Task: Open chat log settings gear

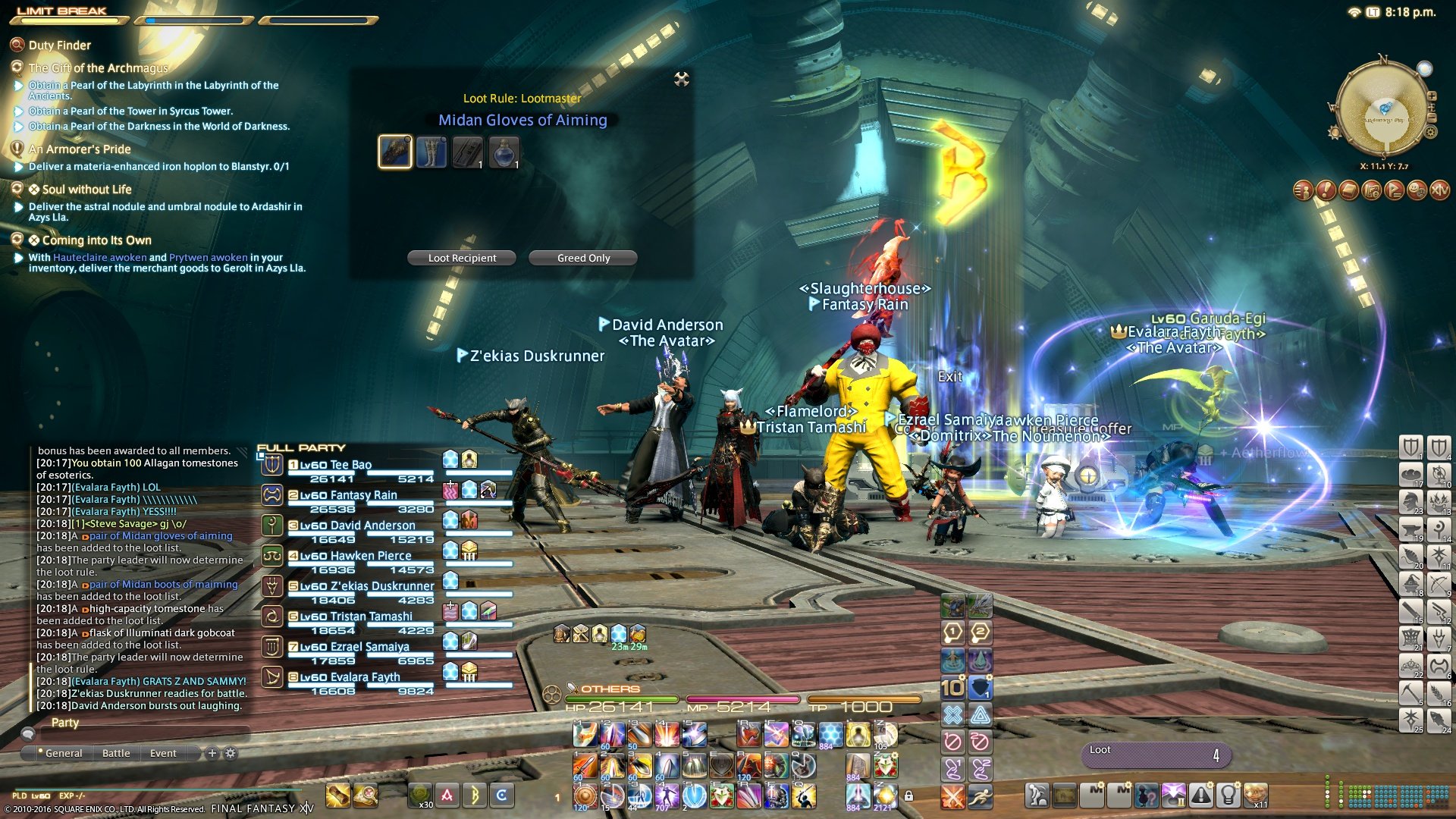Action: click(x=231, y=753)
